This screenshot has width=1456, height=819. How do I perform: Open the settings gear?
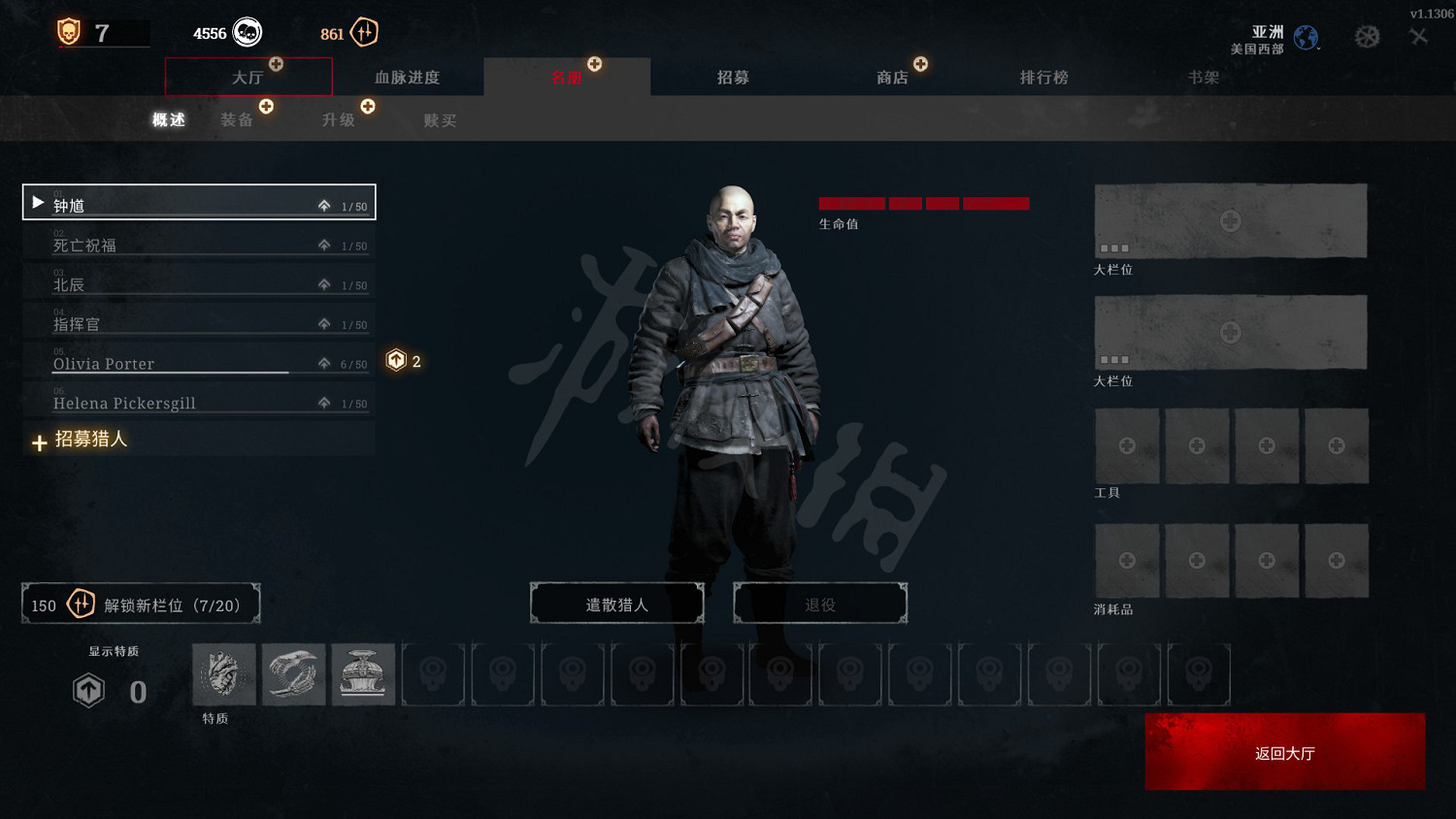coord(1368,34)
